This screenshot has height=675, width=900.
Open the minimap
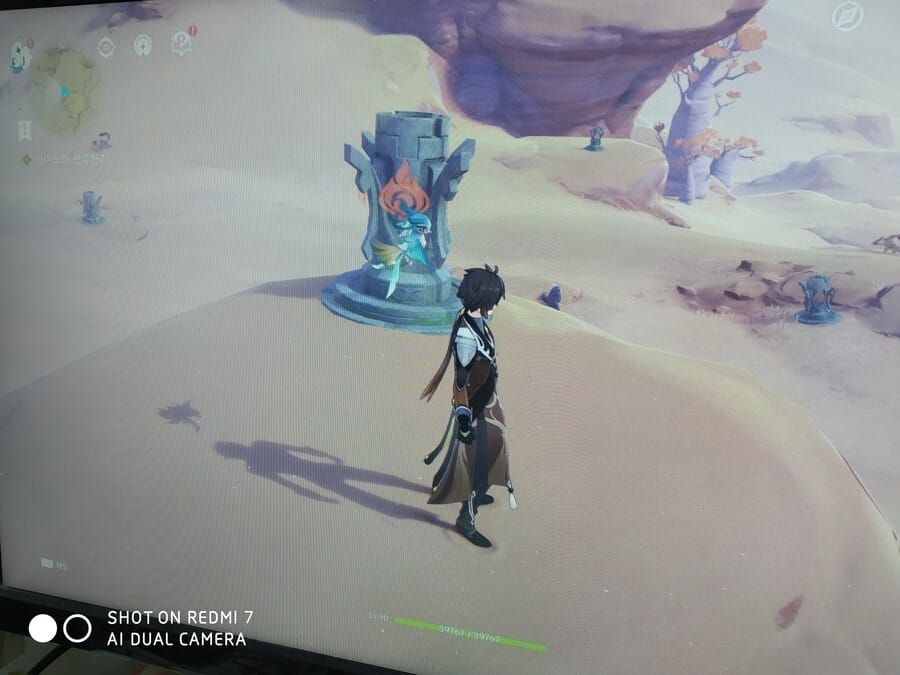[x=66, y=90]
